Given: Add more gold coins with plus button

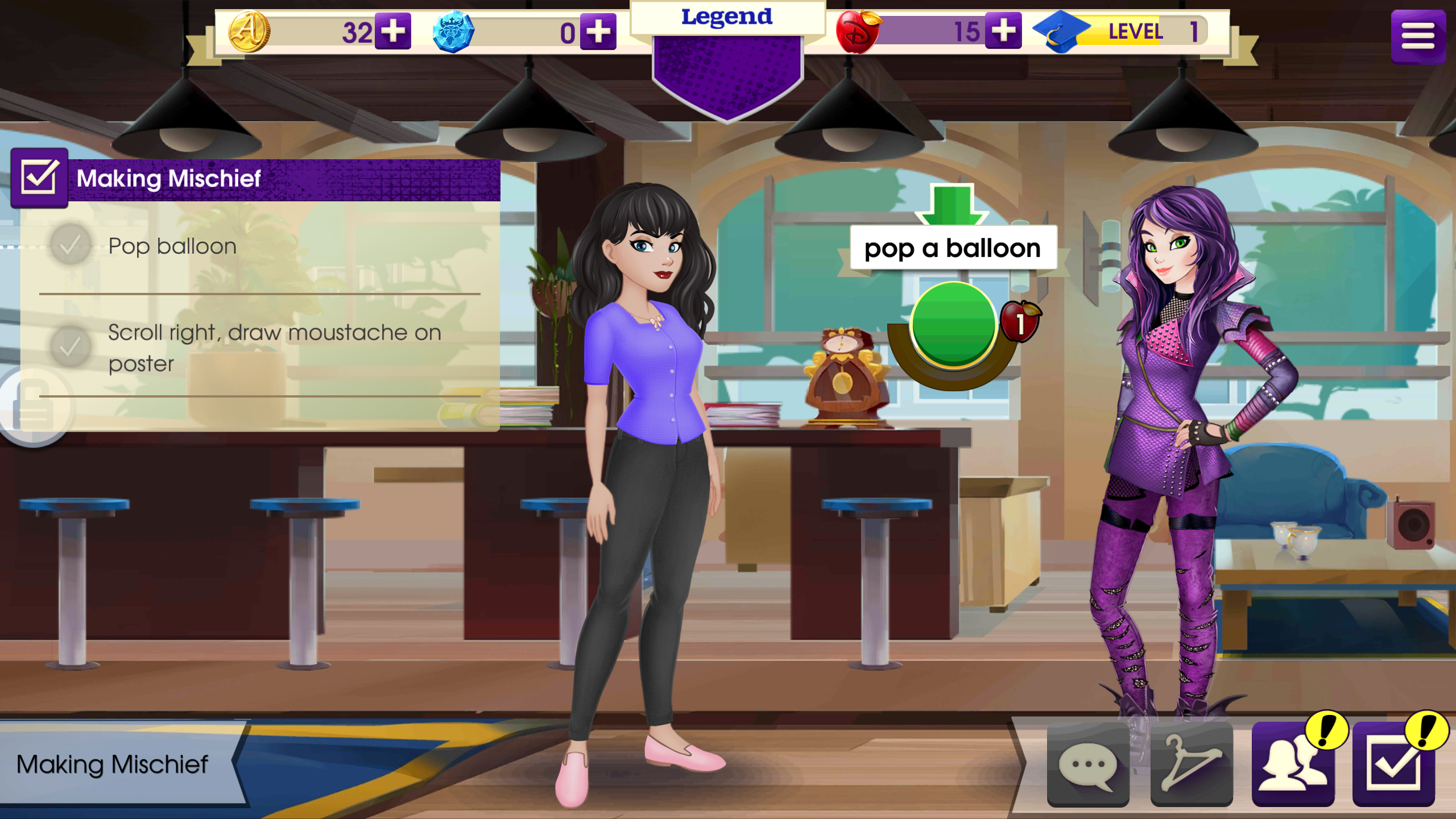Looking at the screenshot, I should (392, 31).
